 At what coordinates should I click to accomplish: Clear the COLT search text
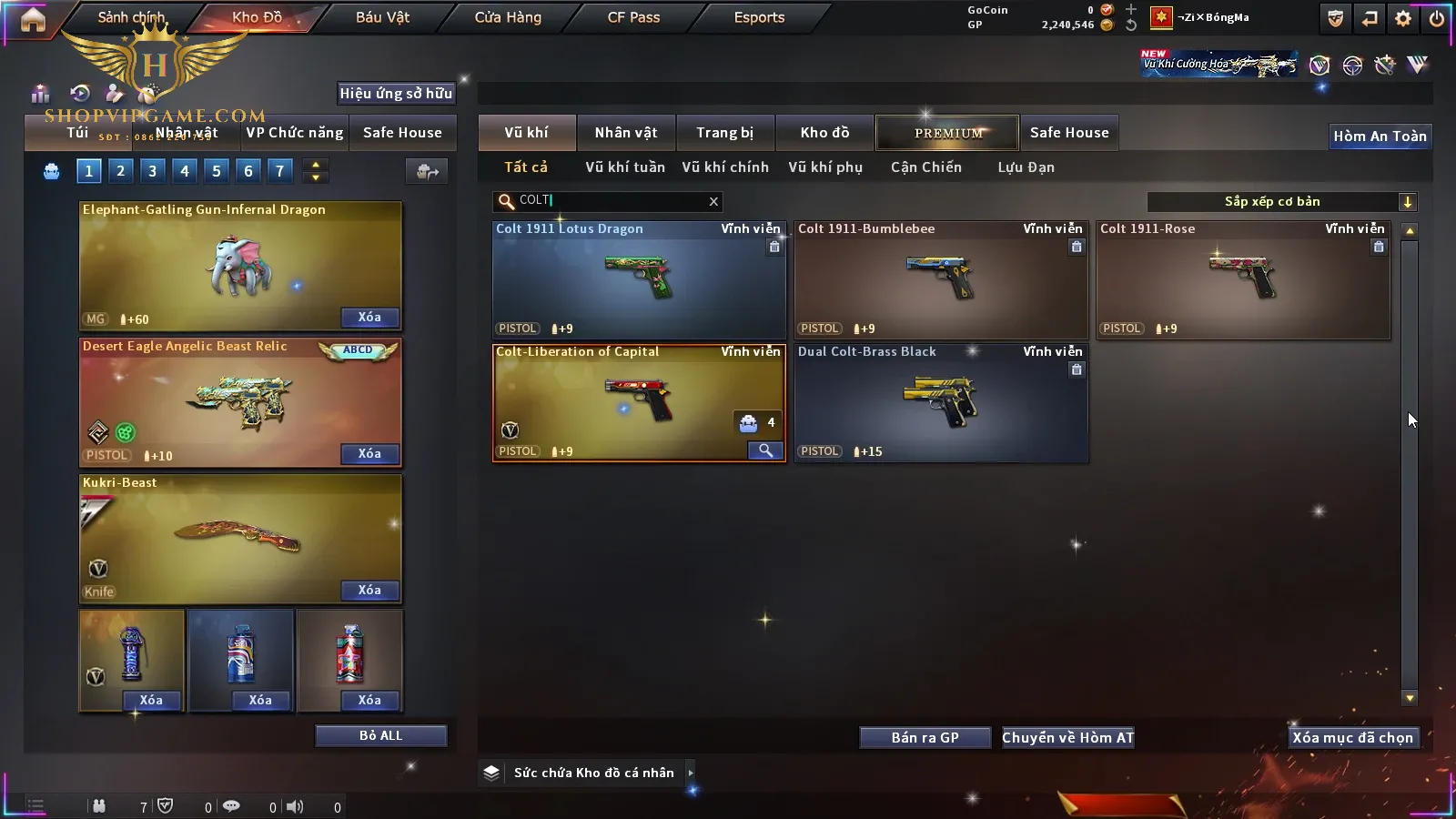click(713, 201)
